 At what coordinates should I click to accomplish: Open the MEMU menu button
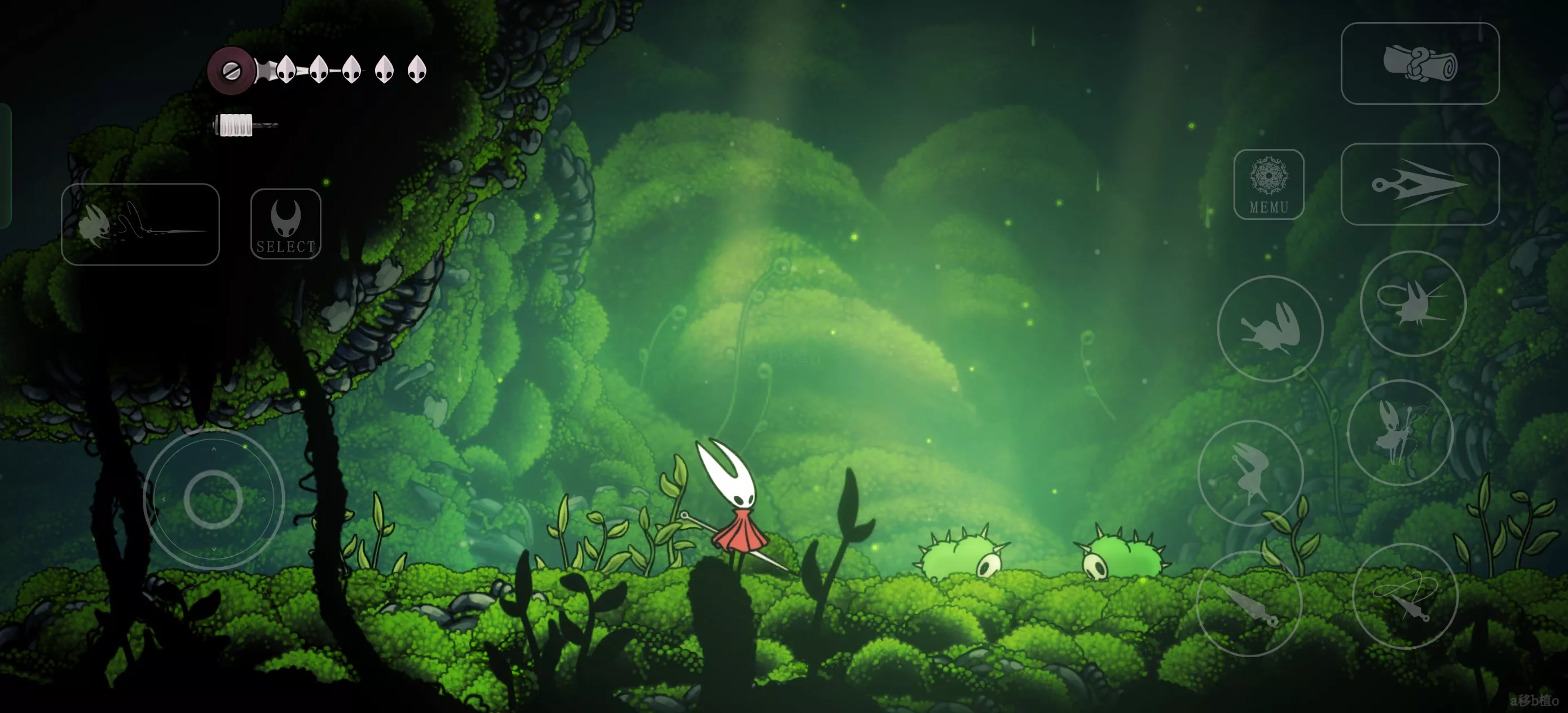[x=1269, y=184]
